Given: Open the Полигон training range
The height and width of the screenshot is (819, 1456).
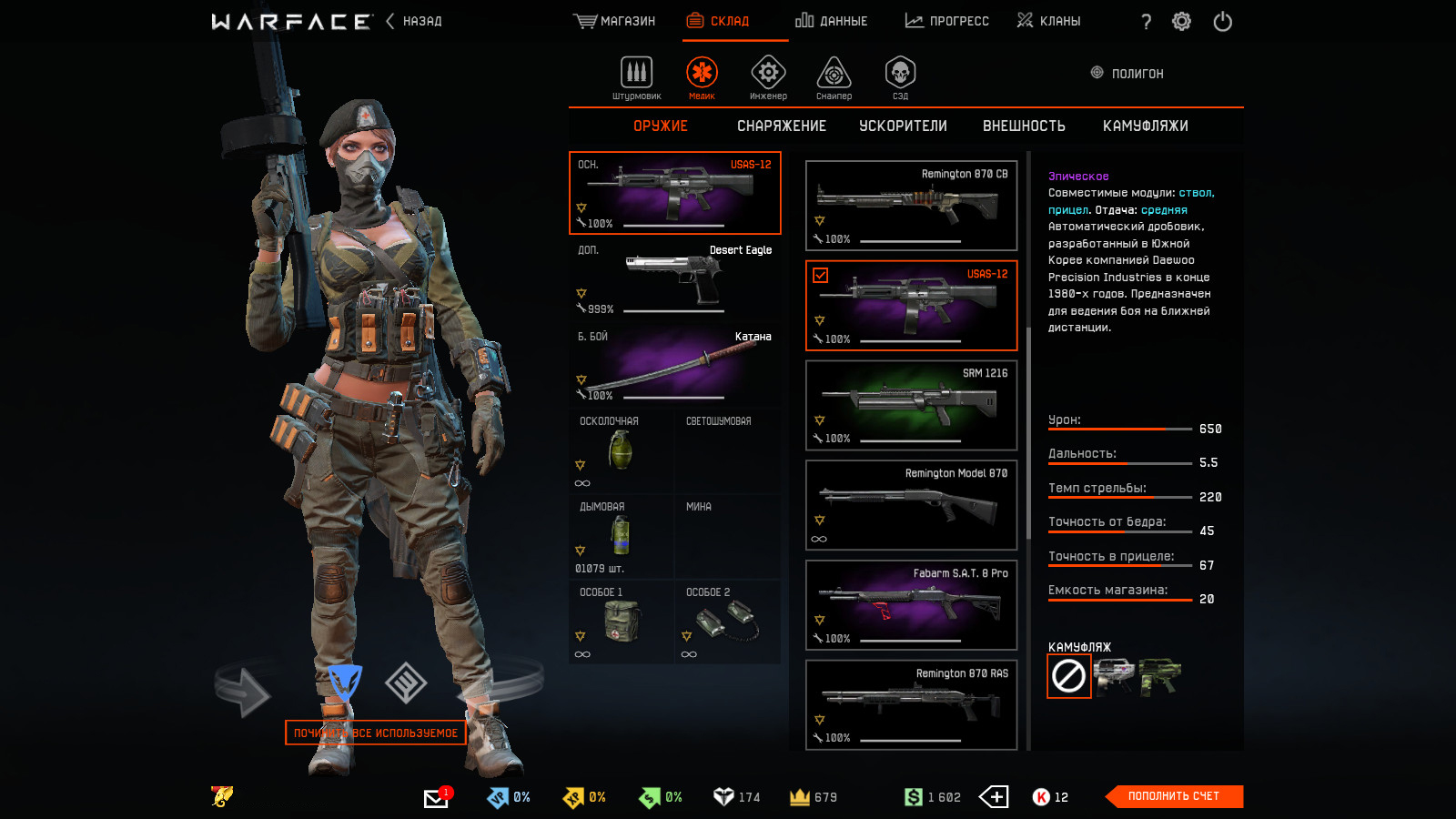Looking at the screenshot, I should tap(1127, 74).
